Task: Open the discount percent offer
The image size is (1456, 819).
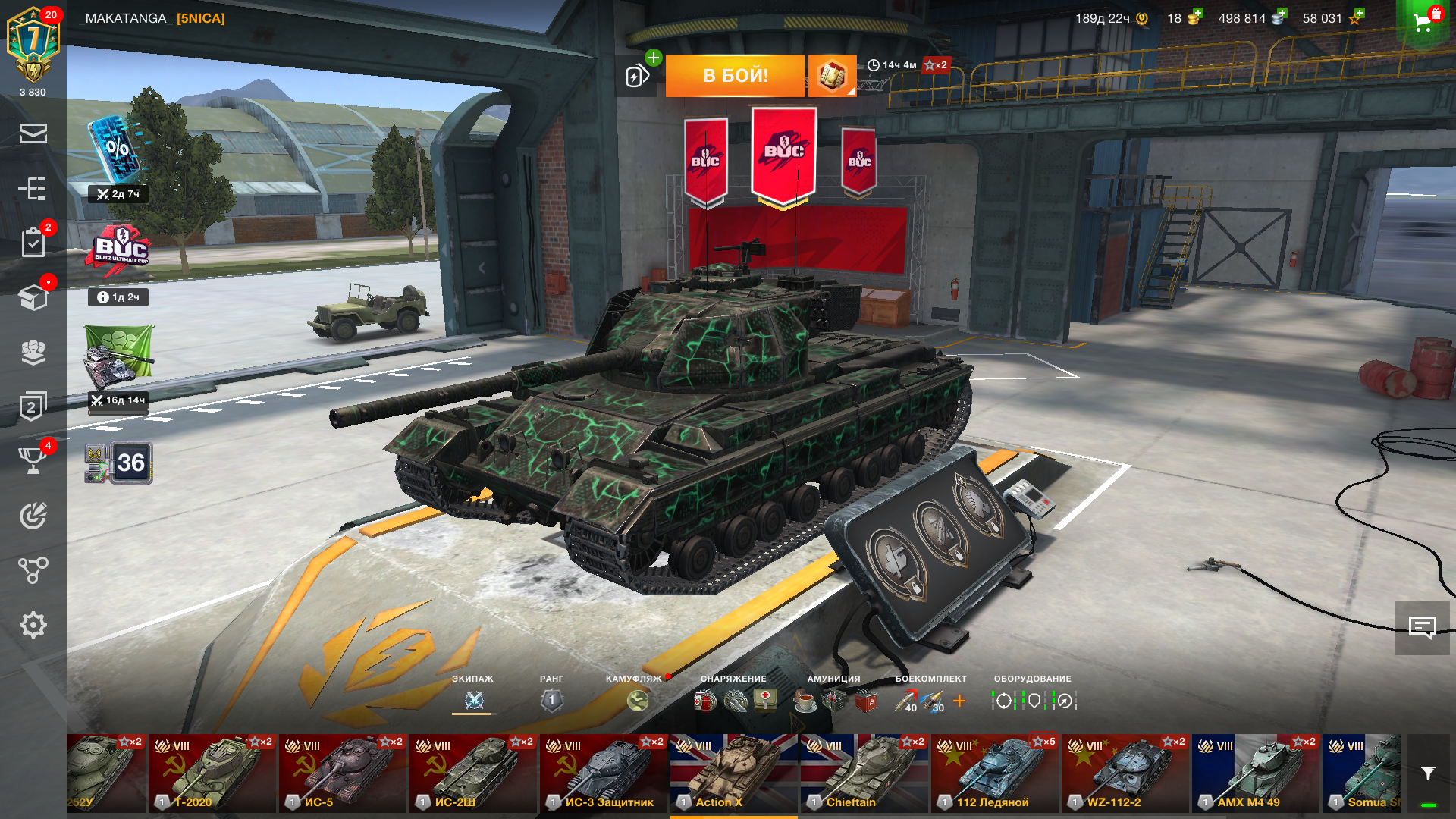Action: coord(116,149)
